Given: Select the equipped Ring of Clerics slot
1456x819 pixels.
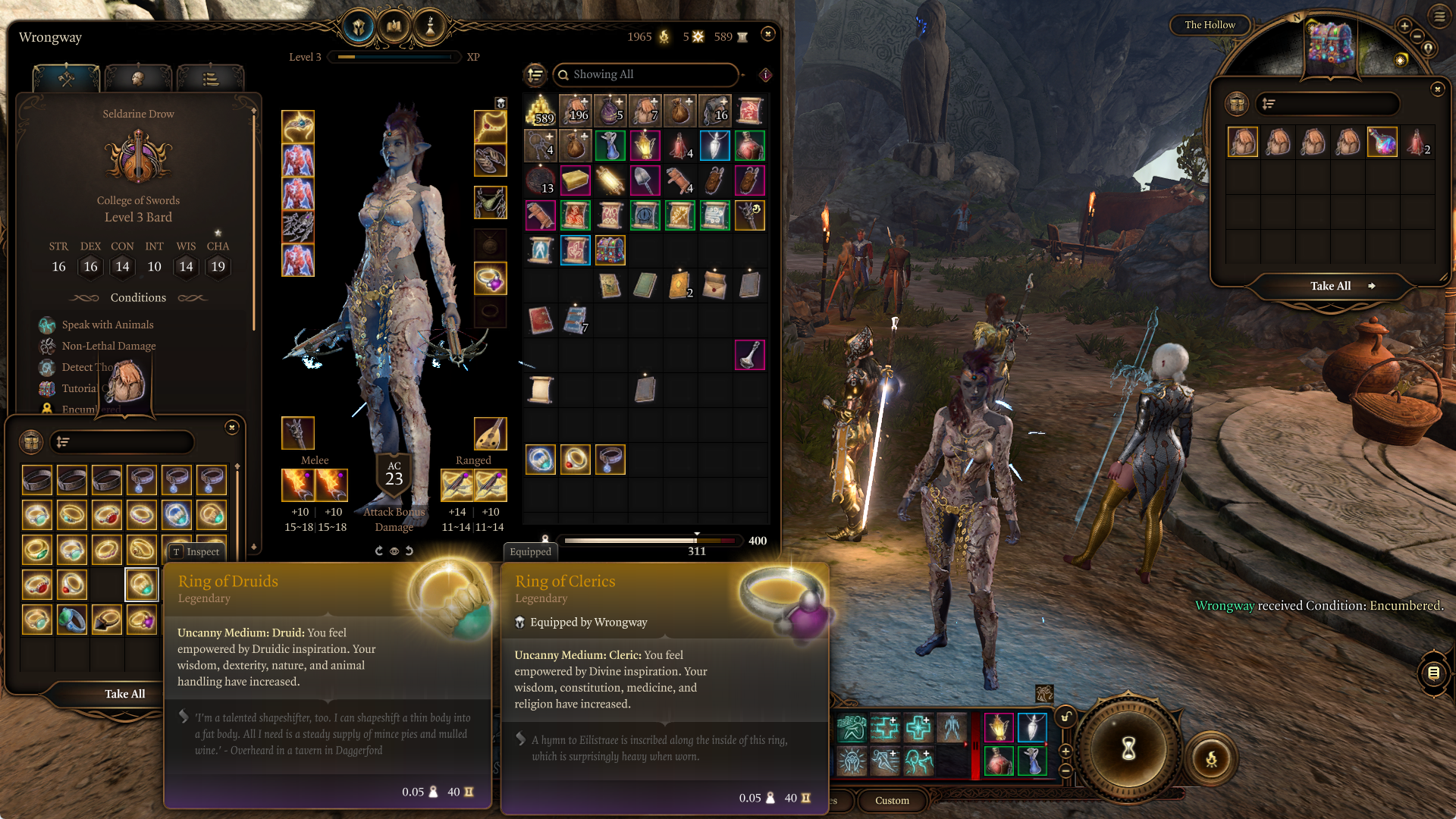Looking at the screenshot, I should 490,279.
